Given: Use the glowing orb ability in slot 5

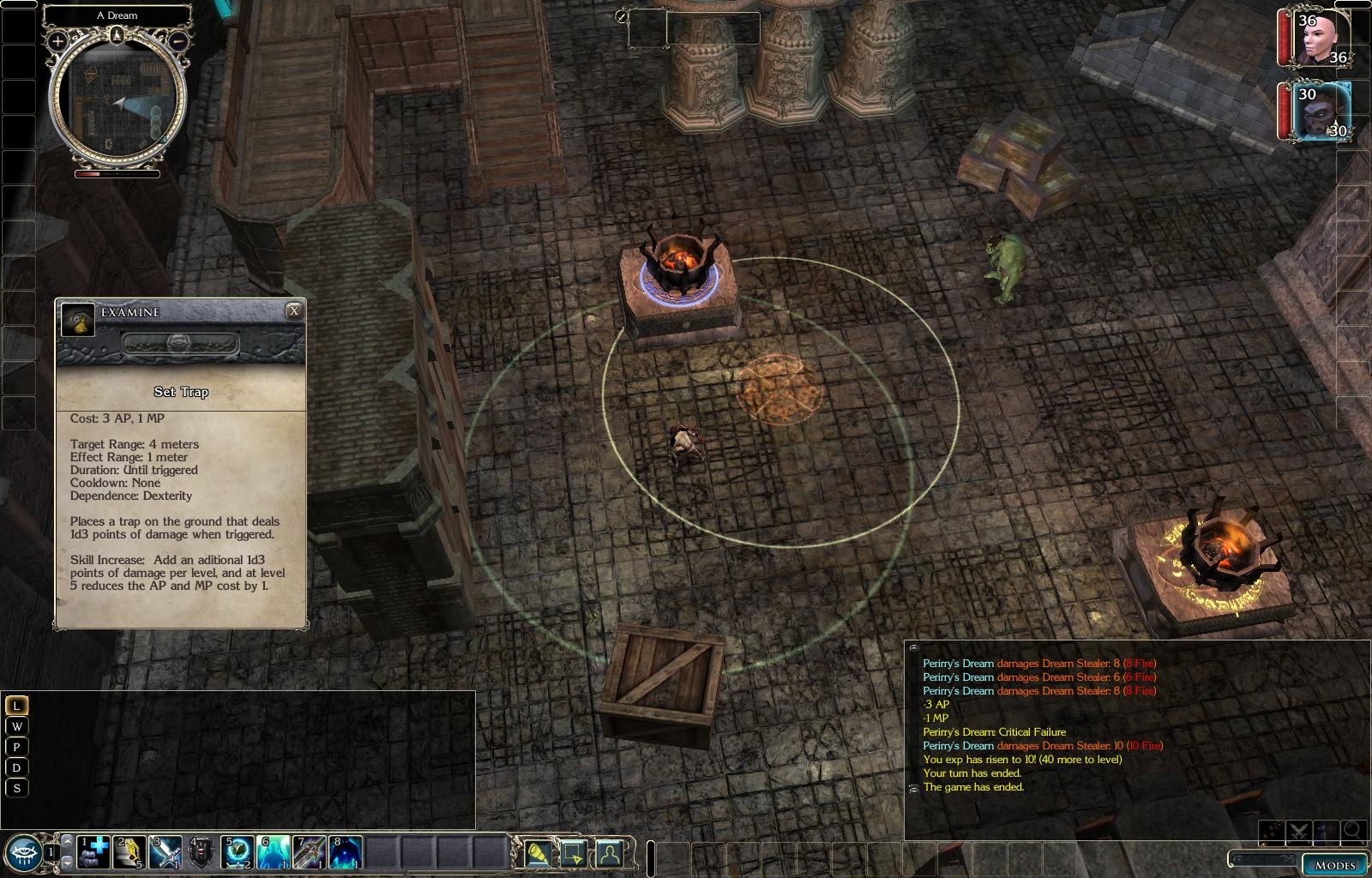Looking at the screenshot, I should click(238, 852).
